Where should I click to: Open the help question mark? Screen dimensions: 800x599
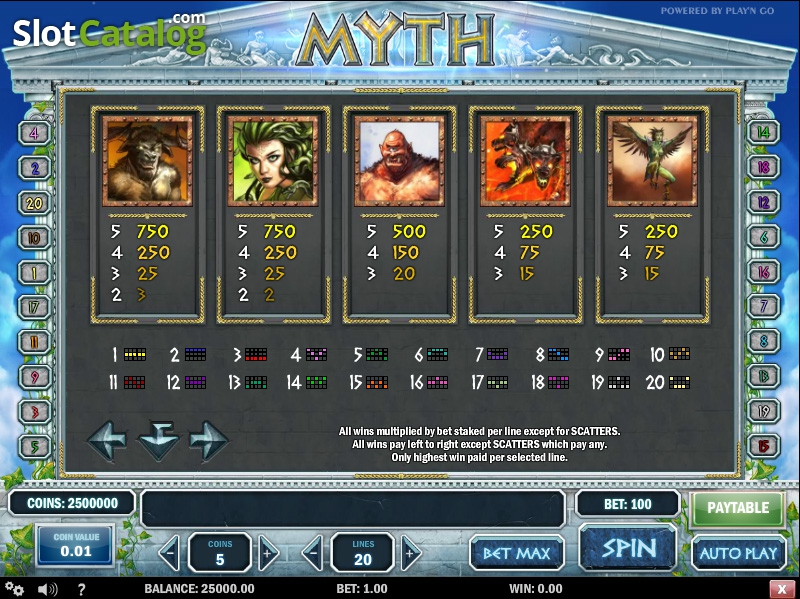click(x=81, y=589)
